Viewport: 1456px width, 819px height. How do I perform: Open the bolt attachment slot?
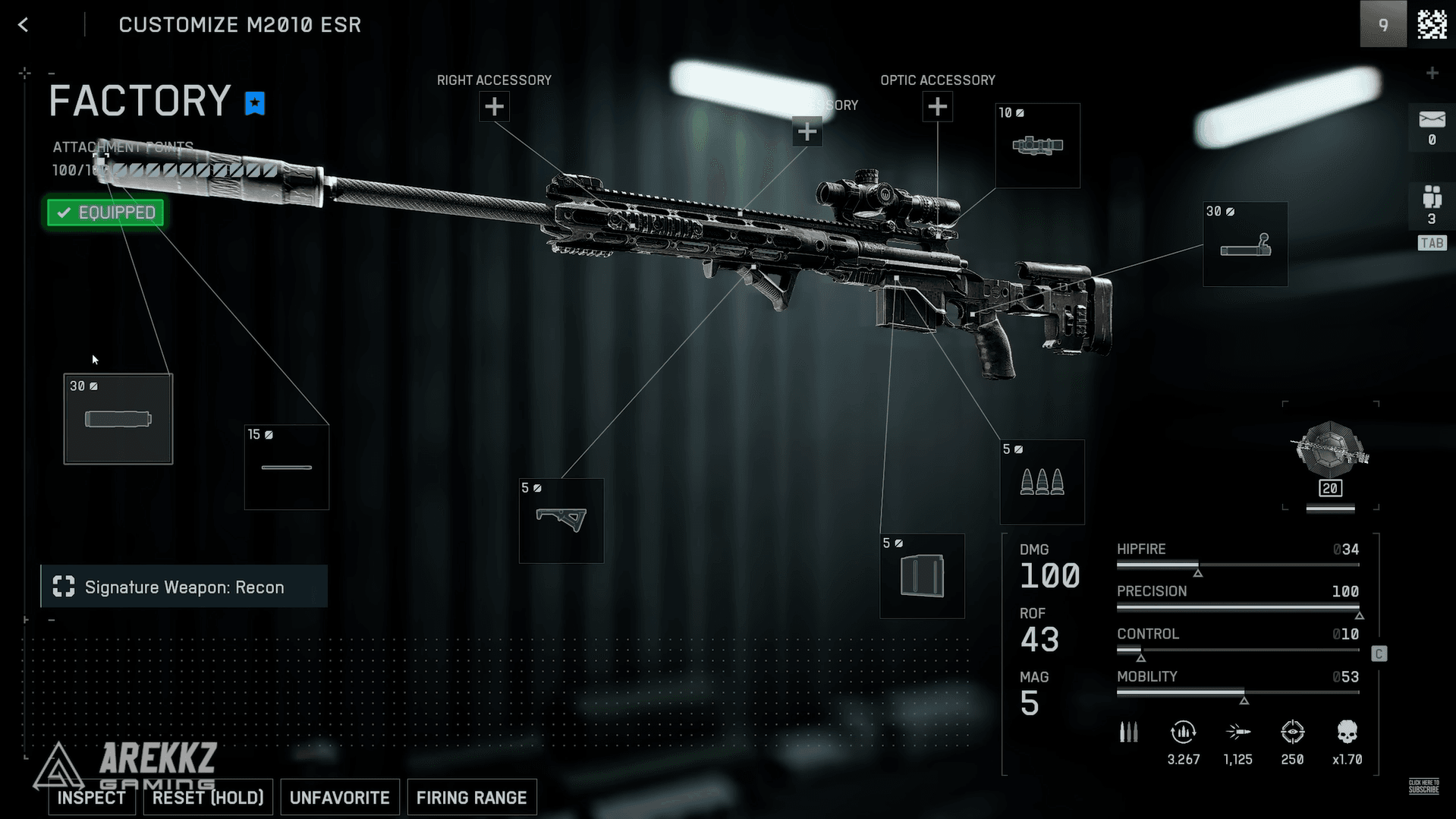(1245, 244)
